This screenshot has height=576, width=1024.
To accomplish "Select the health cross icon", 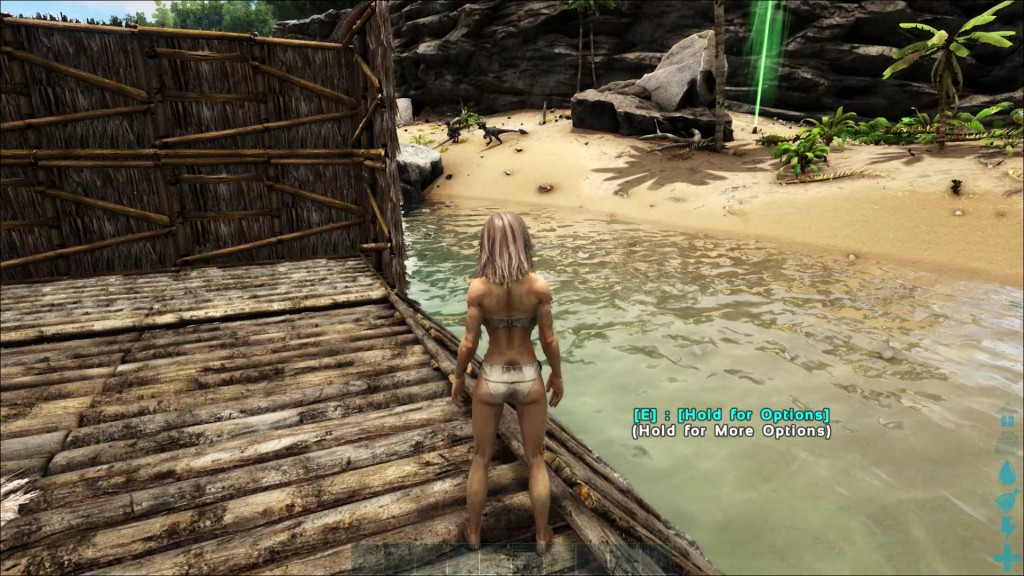I will (x=1006, y=558).
